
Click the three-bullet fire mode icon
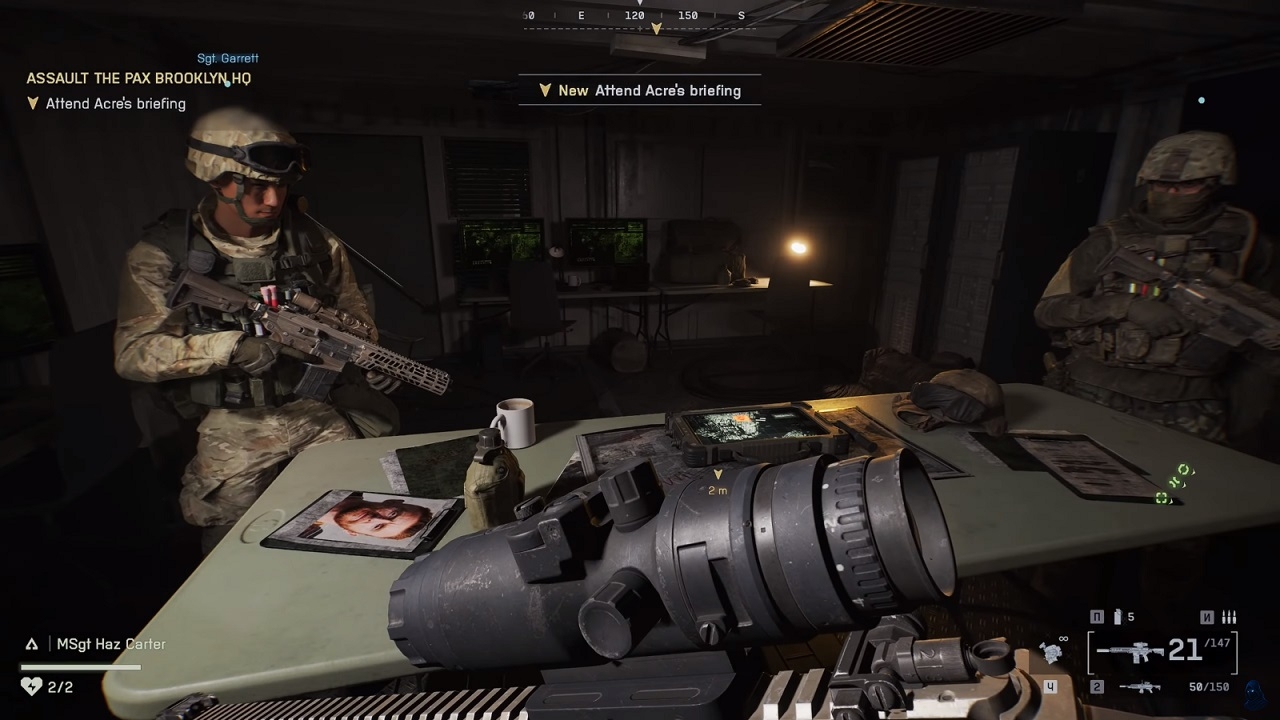click(1229, 617)
